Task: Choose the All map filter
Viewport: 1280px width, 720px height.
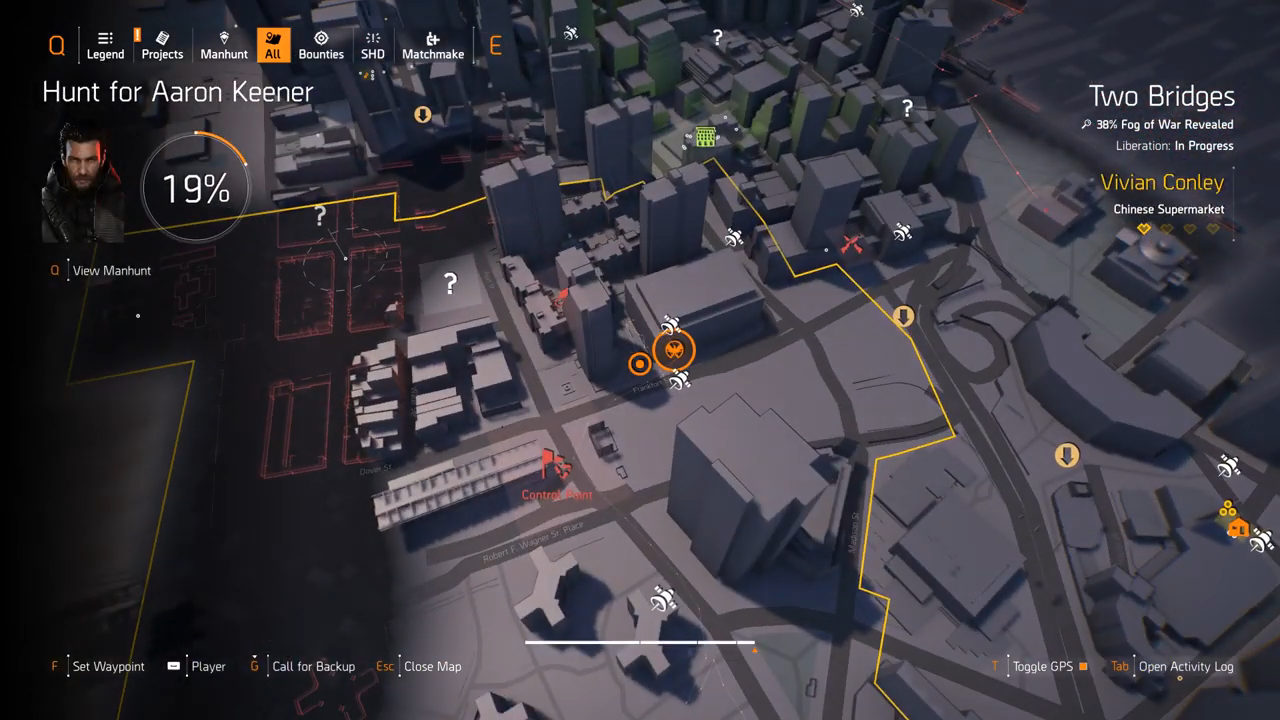Action: click(x=272, y=45)
